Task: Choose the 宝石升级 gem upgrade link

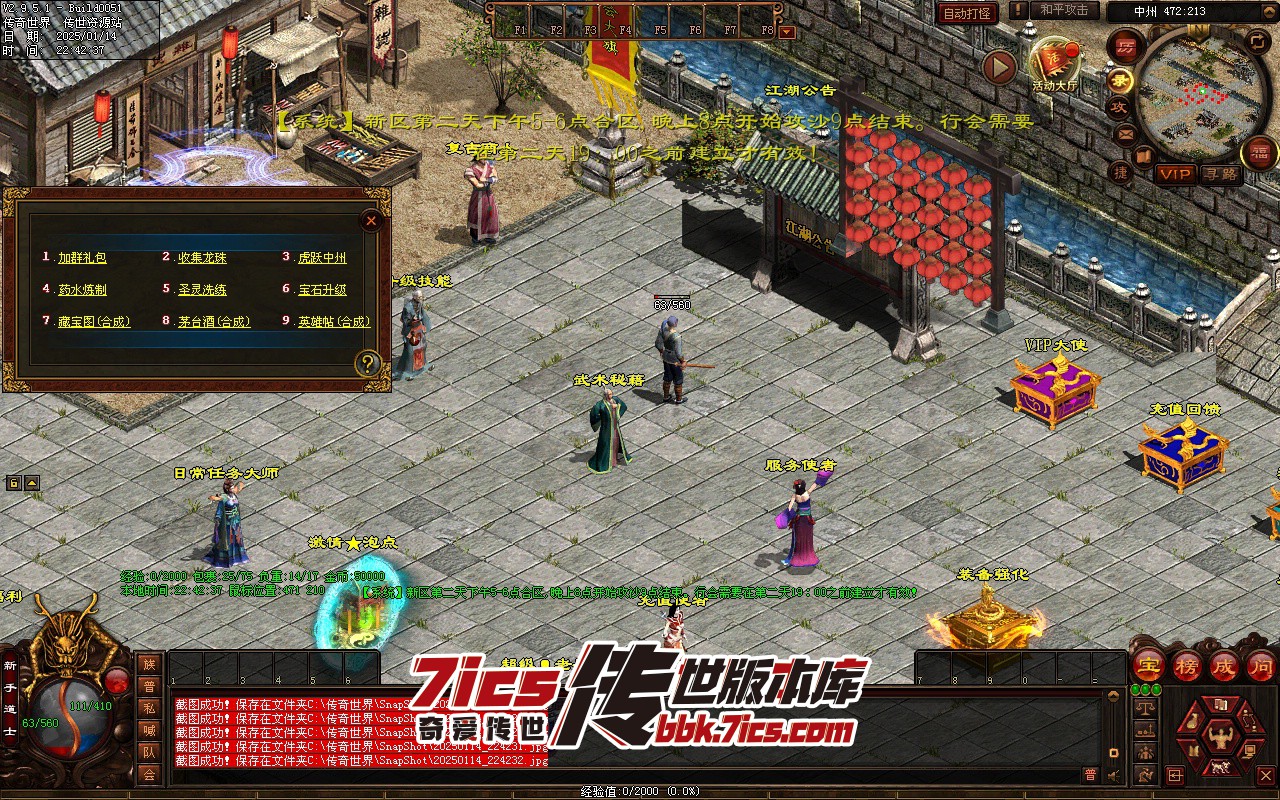Action: (322, 290)
